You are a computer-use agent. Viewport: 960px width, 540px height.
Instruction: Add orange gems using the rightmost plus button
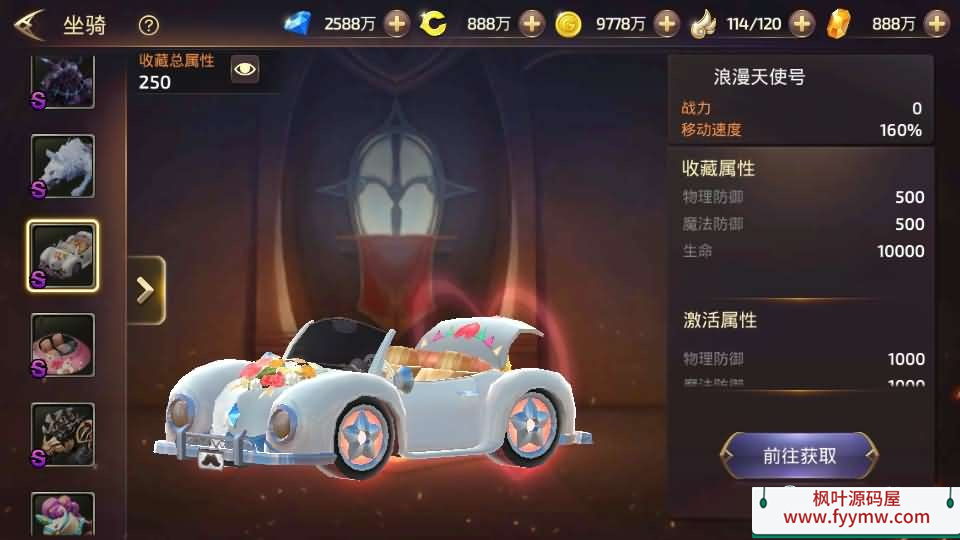click(x=936, y=23)
